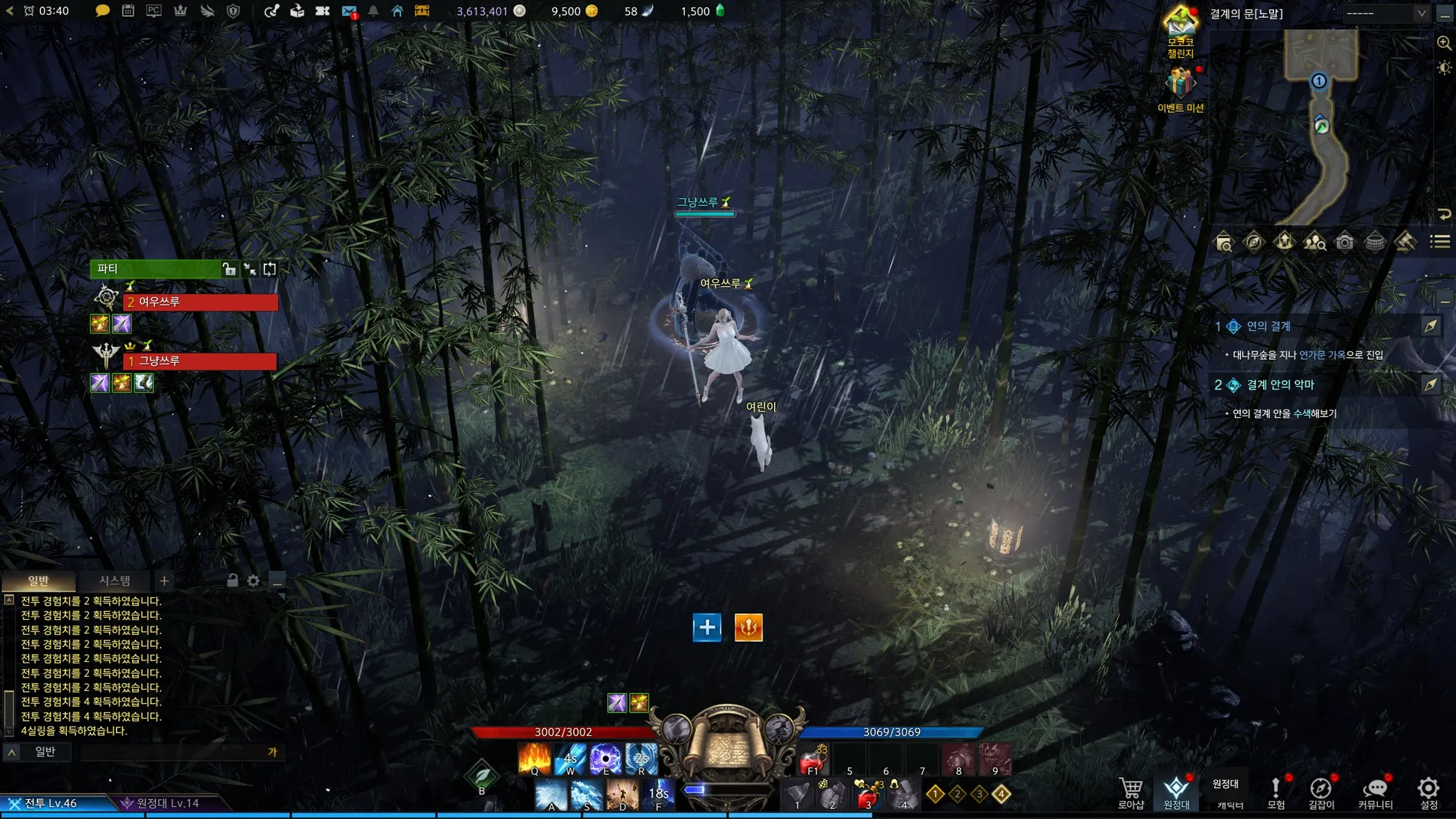Add a new chat tab
Image resolution: width=1456 pixels, height=819 pixels.
[164, 581]
